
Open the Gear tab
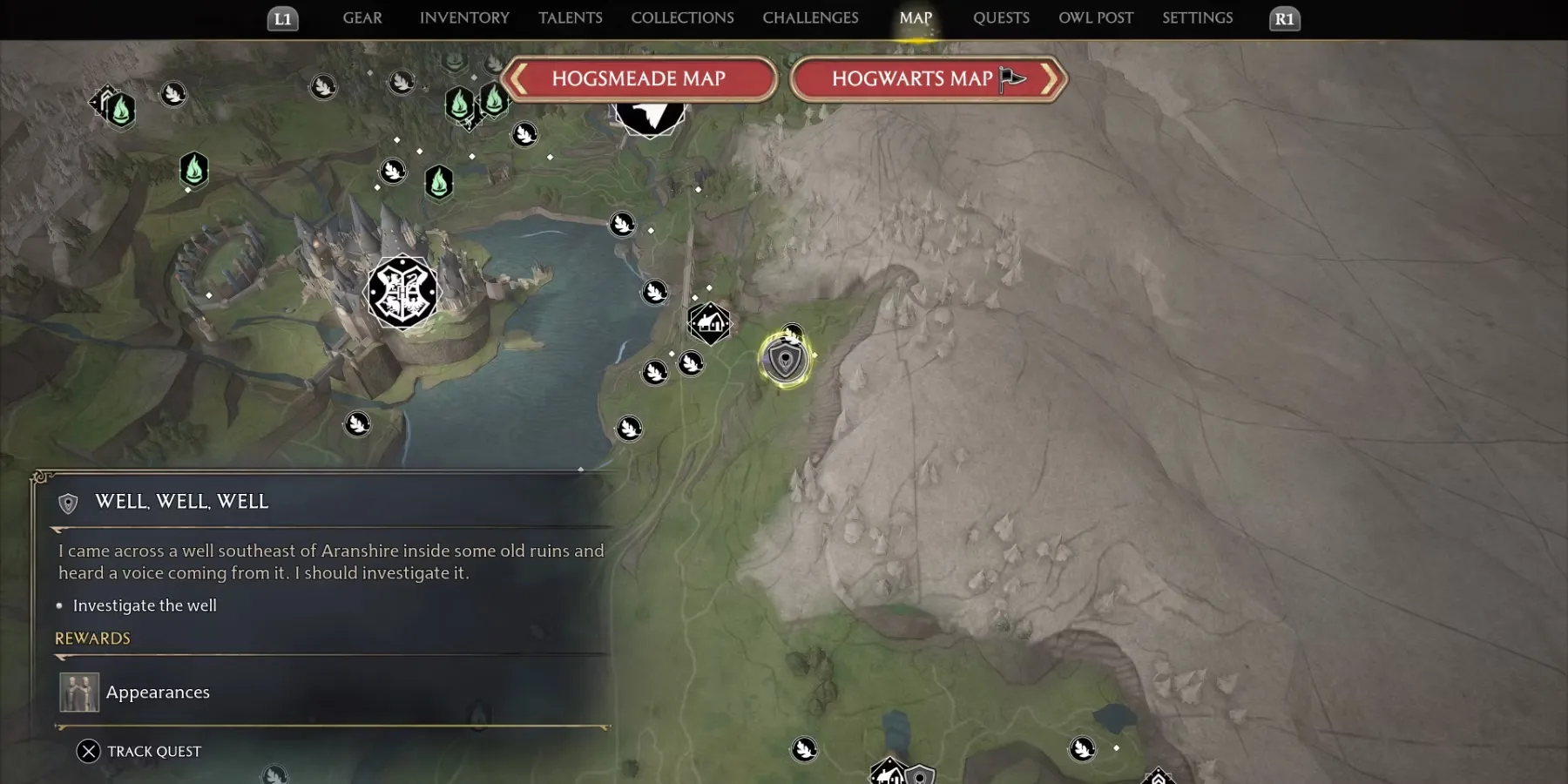click(362, 18)
